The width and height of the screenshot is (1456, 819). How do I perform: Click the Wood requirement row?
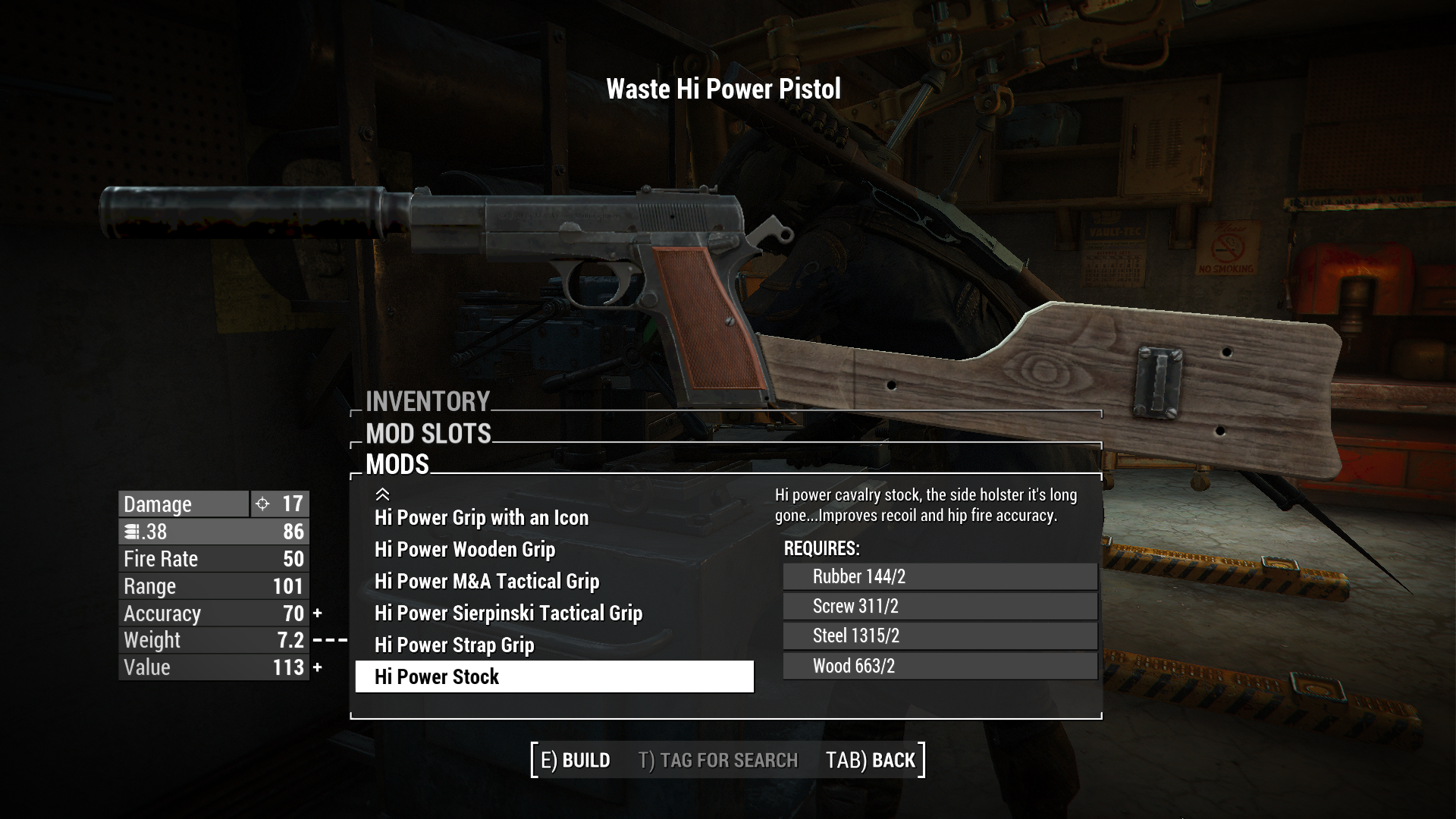coord(940,666)
